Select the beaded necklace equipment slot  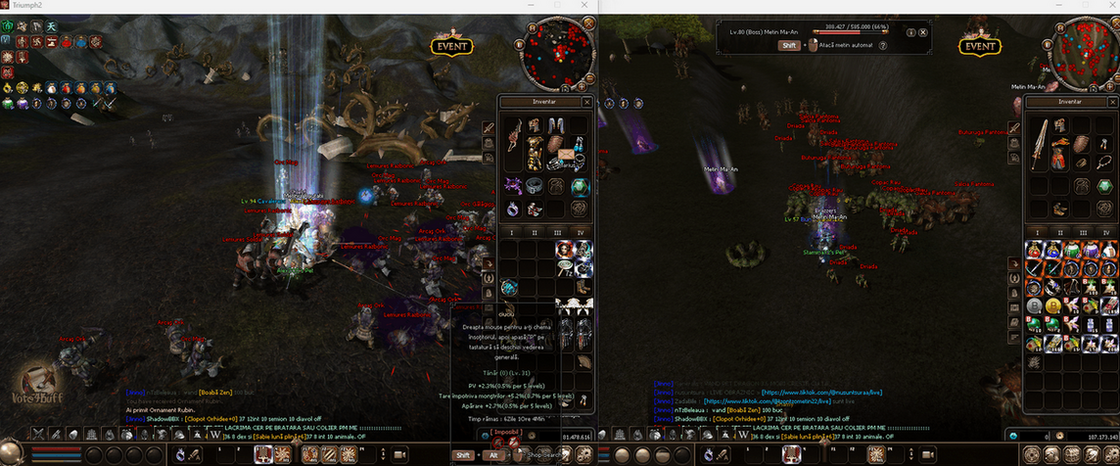click(x=1102, y=162)
